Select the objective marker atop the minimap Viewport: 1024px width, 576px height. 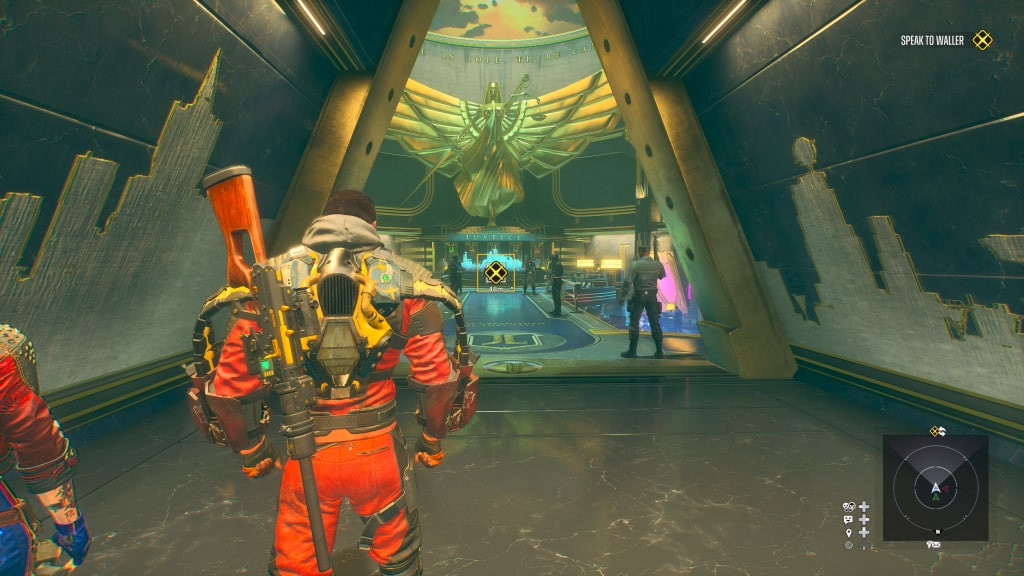coord(937,431)
